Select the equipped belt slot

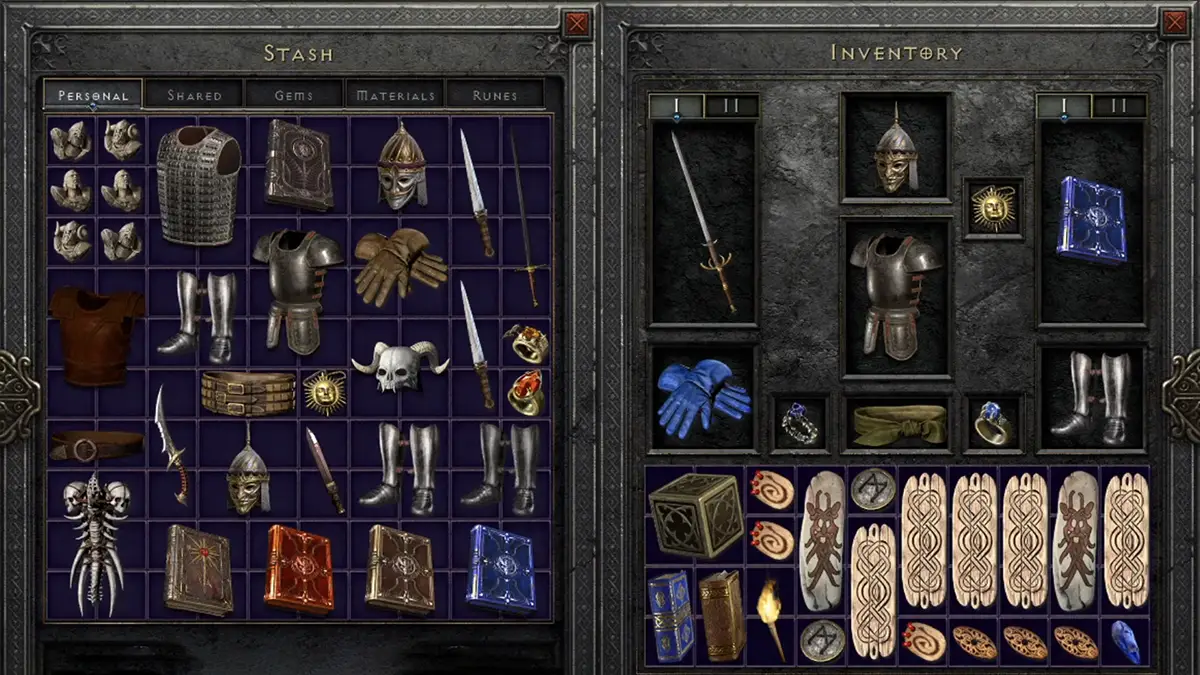896,424
